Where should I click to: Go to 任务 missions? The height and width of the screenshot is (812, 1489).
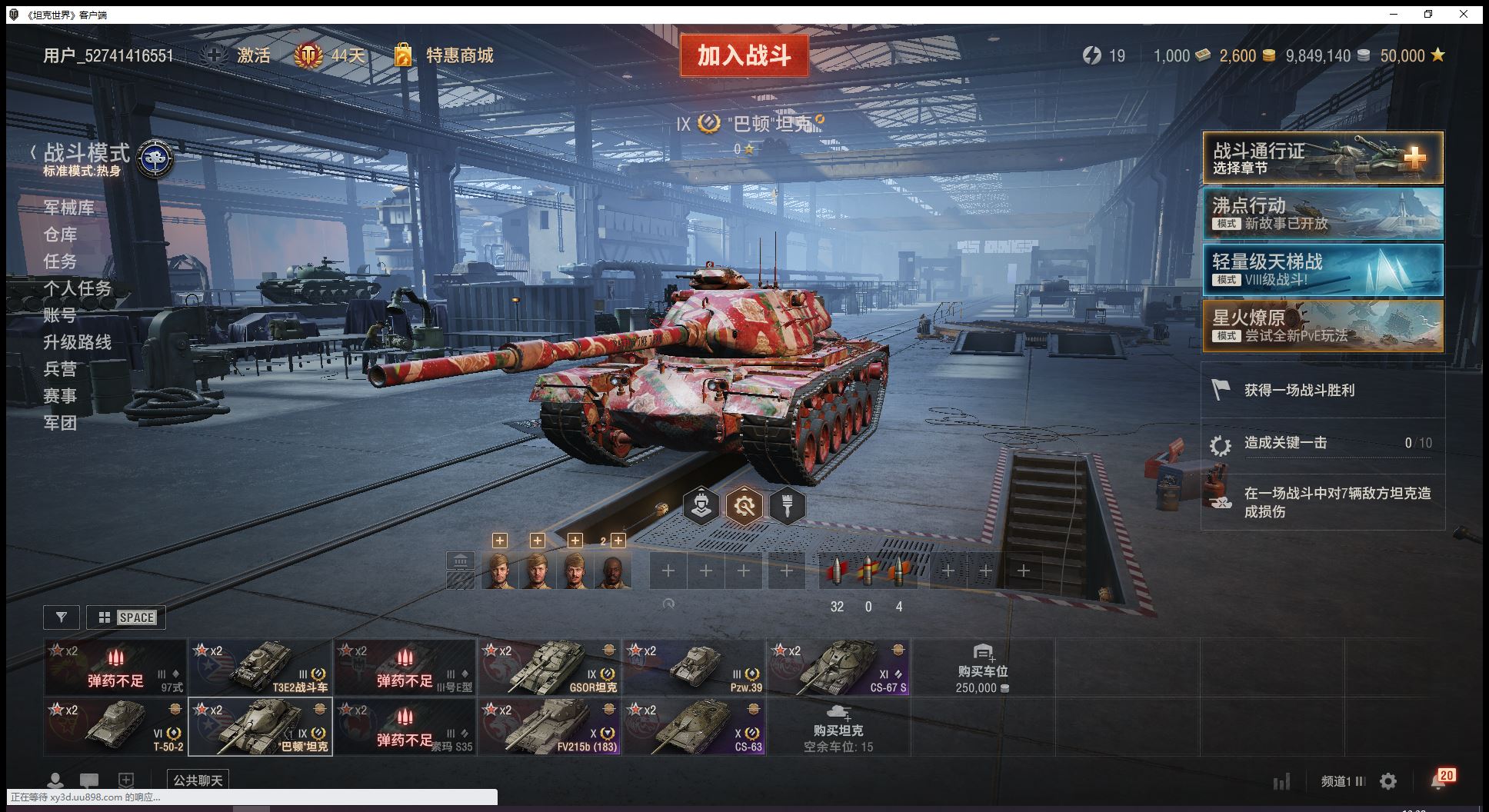(x=60, y=261)
